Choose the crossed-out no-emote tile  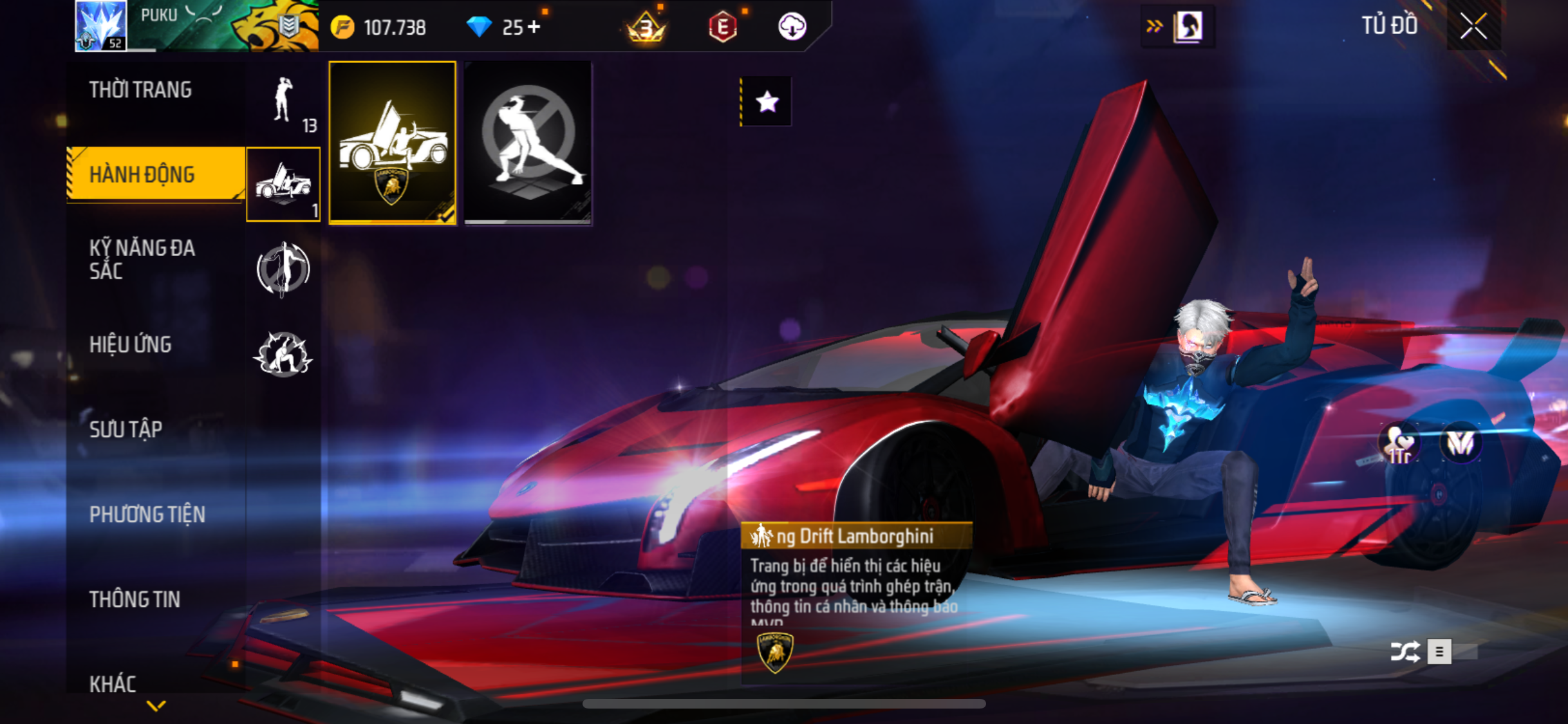coord(528,143)
